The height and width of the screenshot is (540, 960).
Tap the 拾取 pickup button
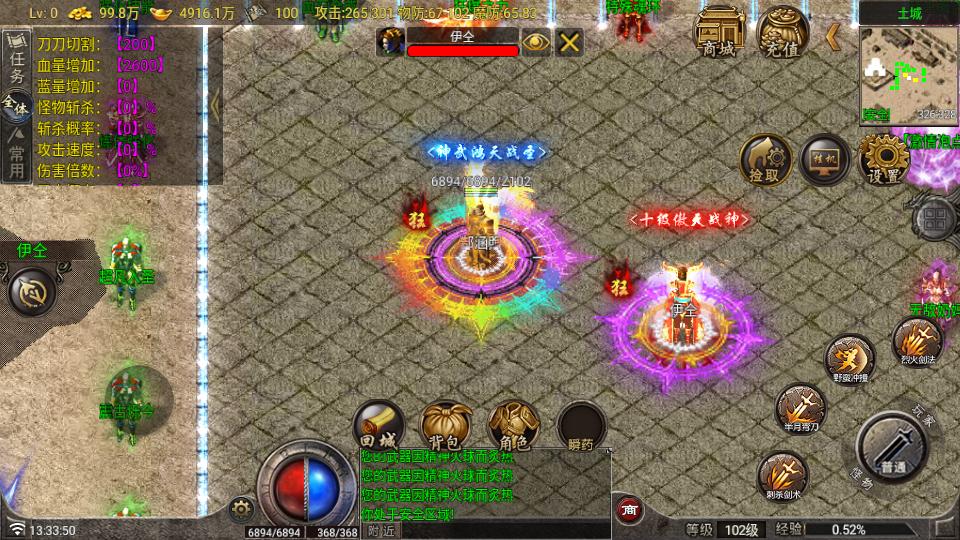click(x=765, y=160)
